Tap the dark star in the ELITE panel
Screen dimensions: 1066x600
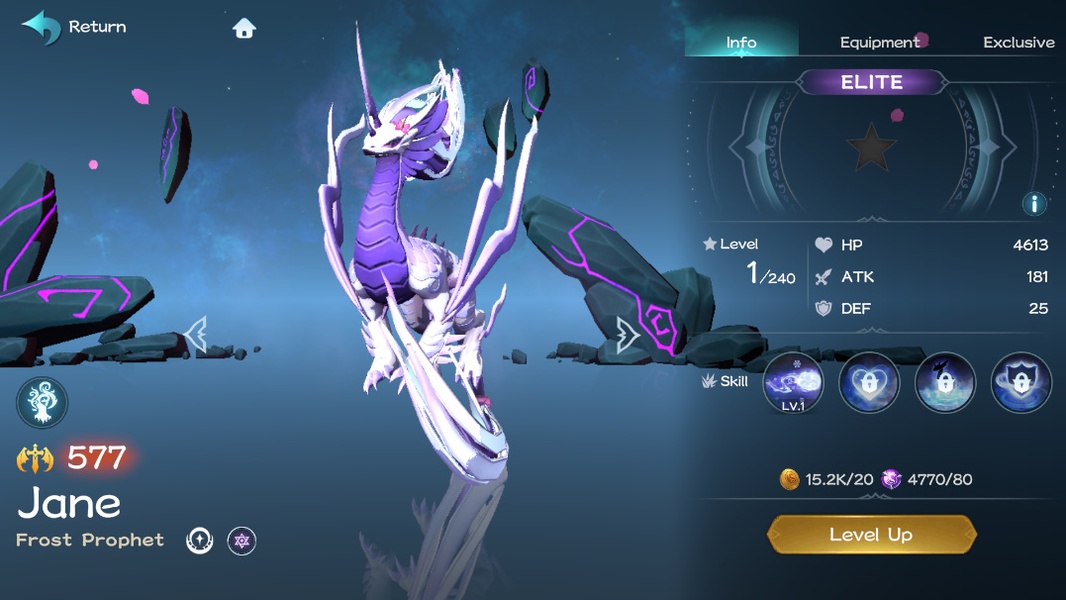(871, 148)
